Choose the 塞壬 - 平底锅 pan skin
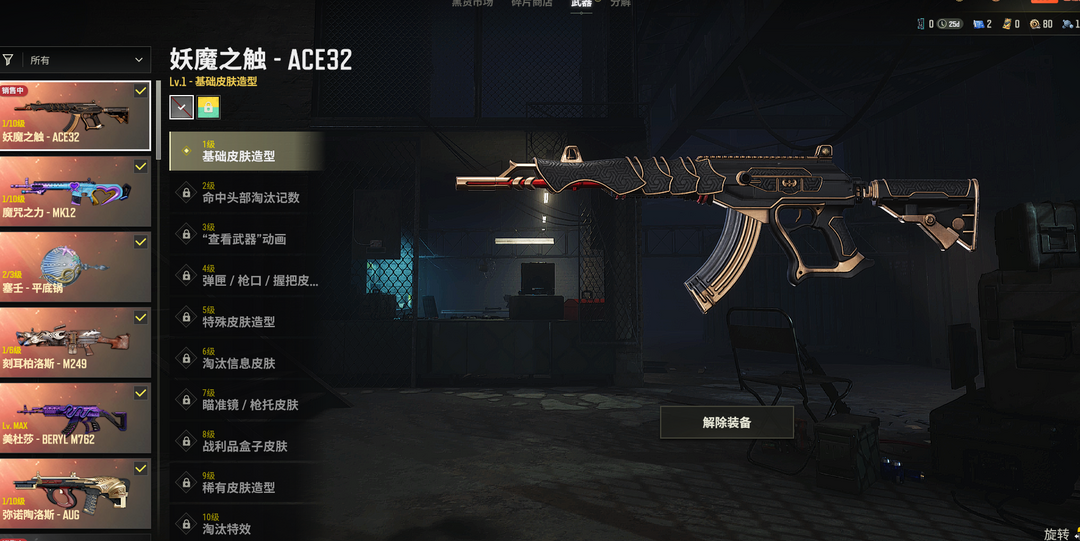The height and width of the screenshot is (541, 1080). pos(75,266)
